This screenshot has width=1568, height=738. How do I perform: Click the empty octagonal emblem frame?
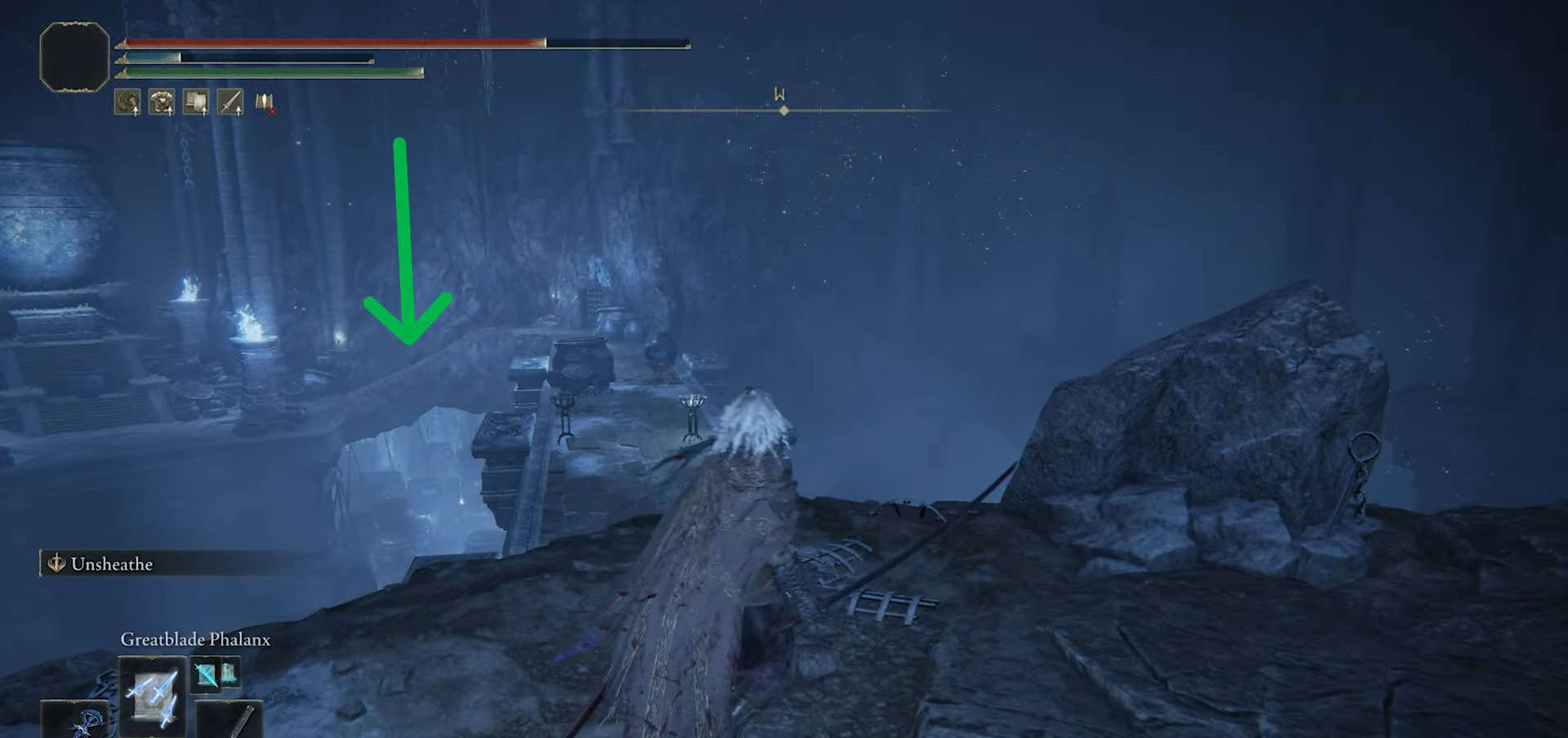74,56
